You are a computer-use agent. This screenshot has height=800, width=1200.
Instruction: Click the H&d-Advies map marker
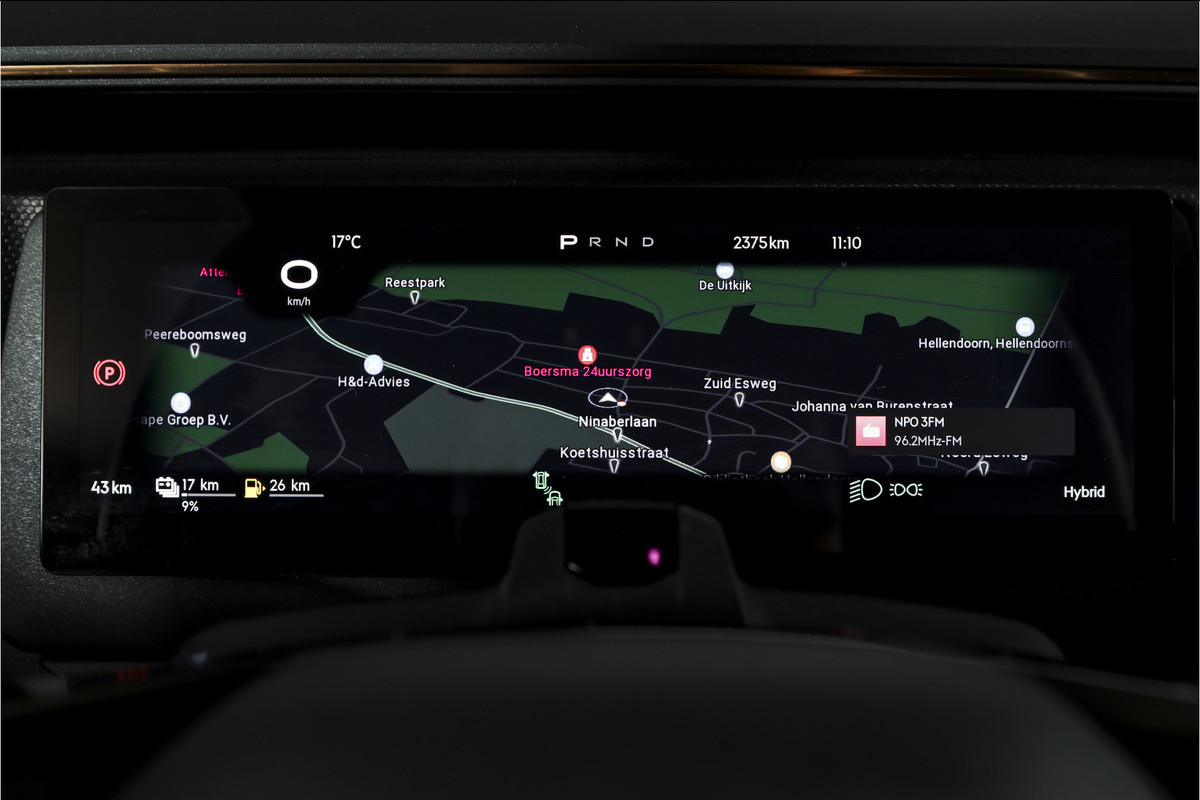(374, 365)
